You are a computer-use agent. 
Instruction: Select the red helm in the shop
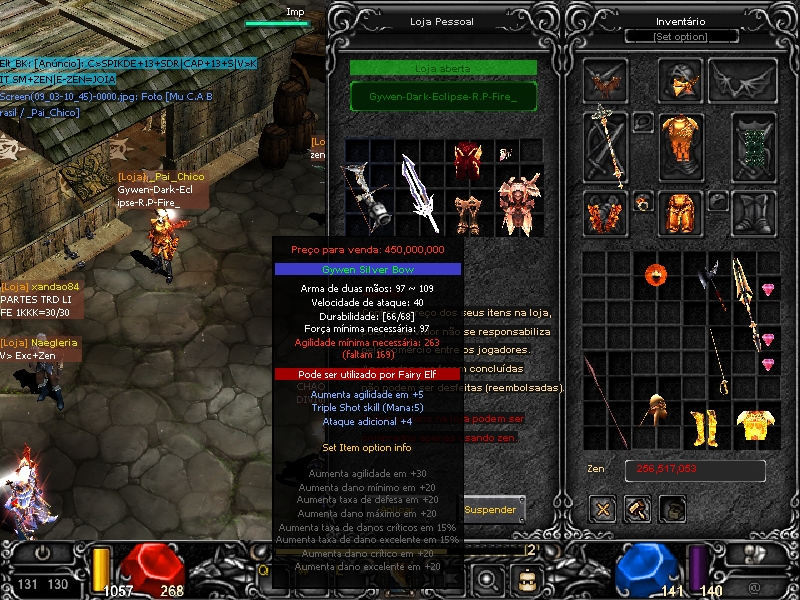[468, 160]
